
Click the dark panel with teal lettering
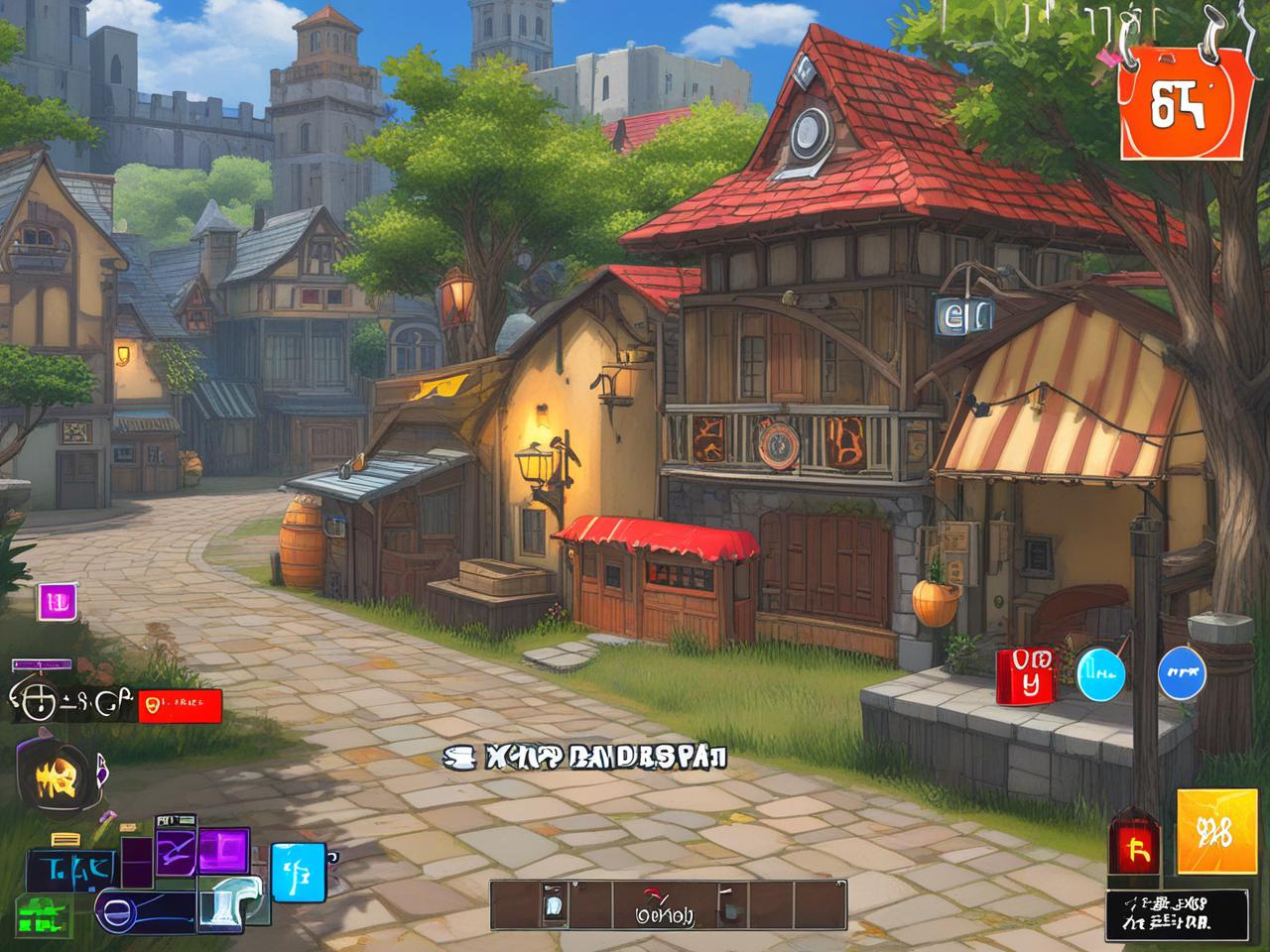[x=71, y=869]
